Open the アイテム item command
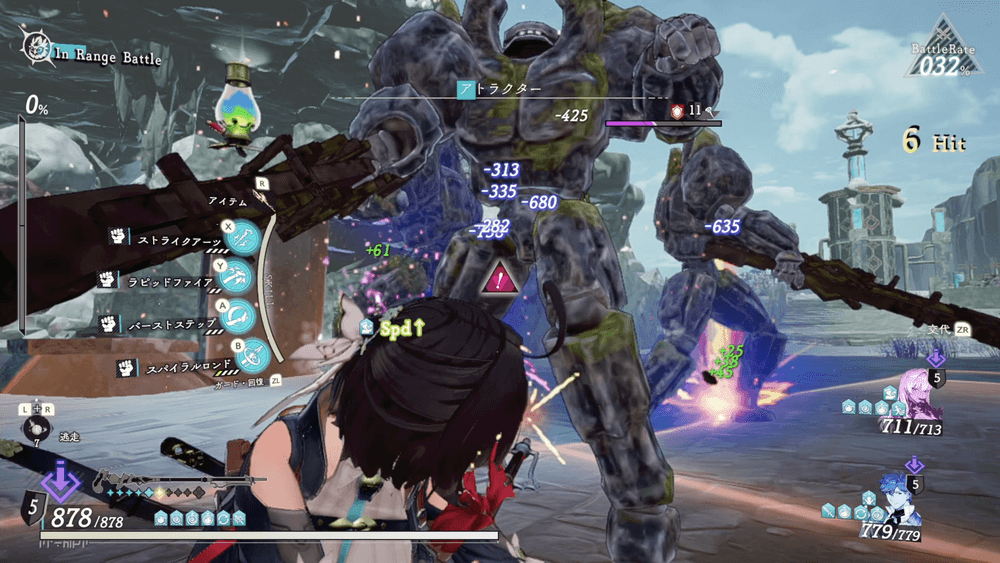The height and width of the screenshot is (563, 1000). 228,201
